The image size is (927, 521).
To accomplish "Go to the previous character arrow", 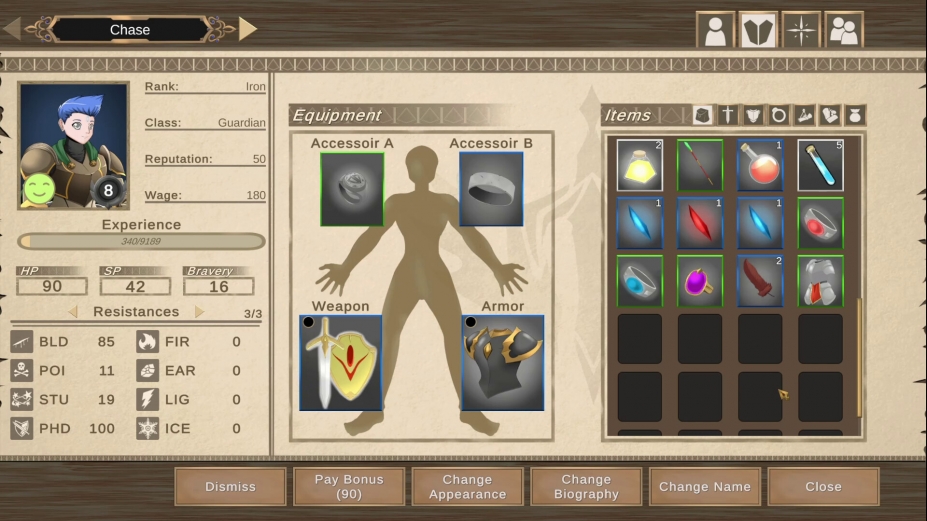I will [x=12, y=29].
